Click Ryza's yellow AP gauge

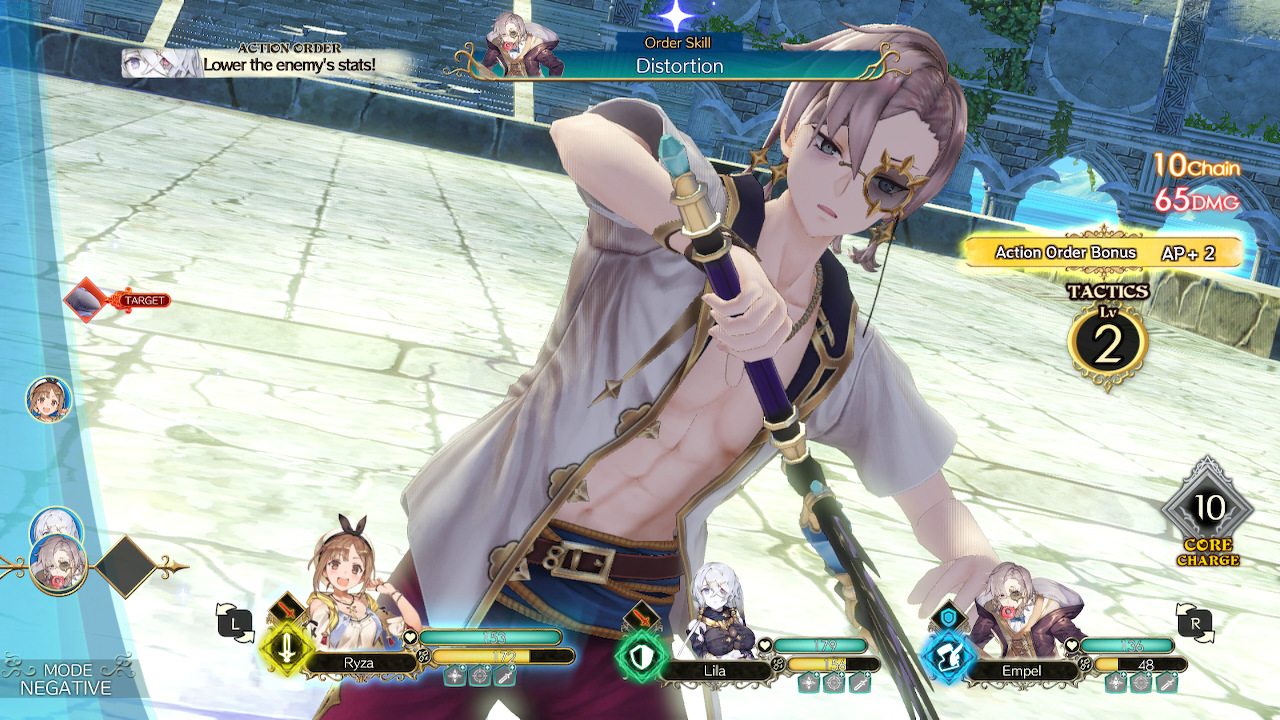(480, 659)
